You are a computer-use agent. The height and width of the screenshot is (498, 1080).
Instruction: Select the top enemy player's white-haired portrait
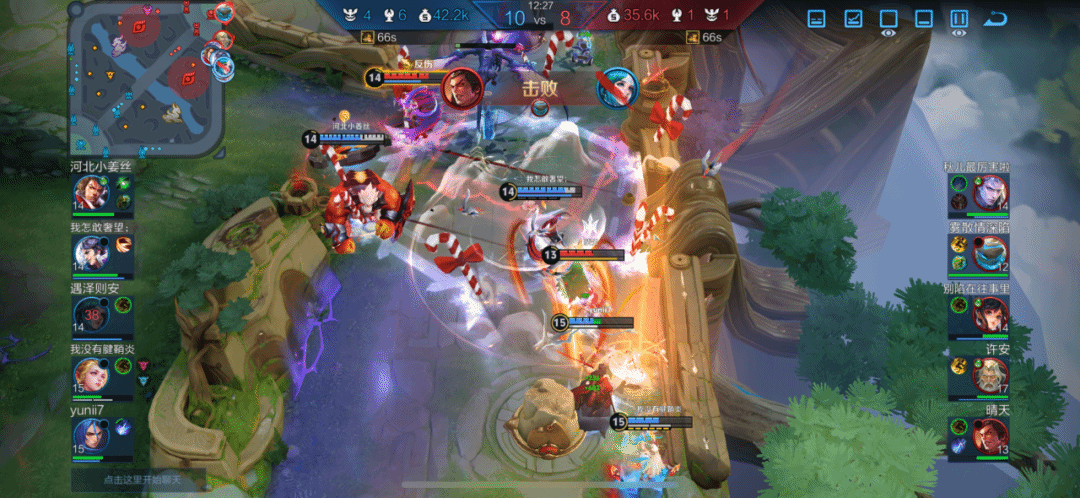pyautogui.click(x=991, y=193)
